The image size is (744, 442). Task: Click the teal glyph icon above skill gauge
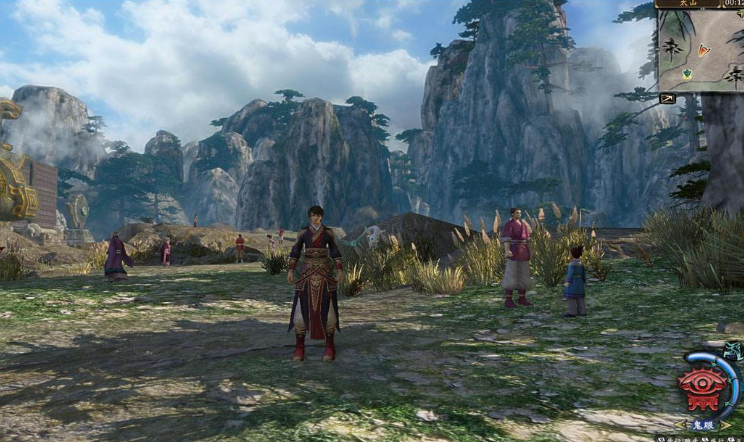coord(733,351)
